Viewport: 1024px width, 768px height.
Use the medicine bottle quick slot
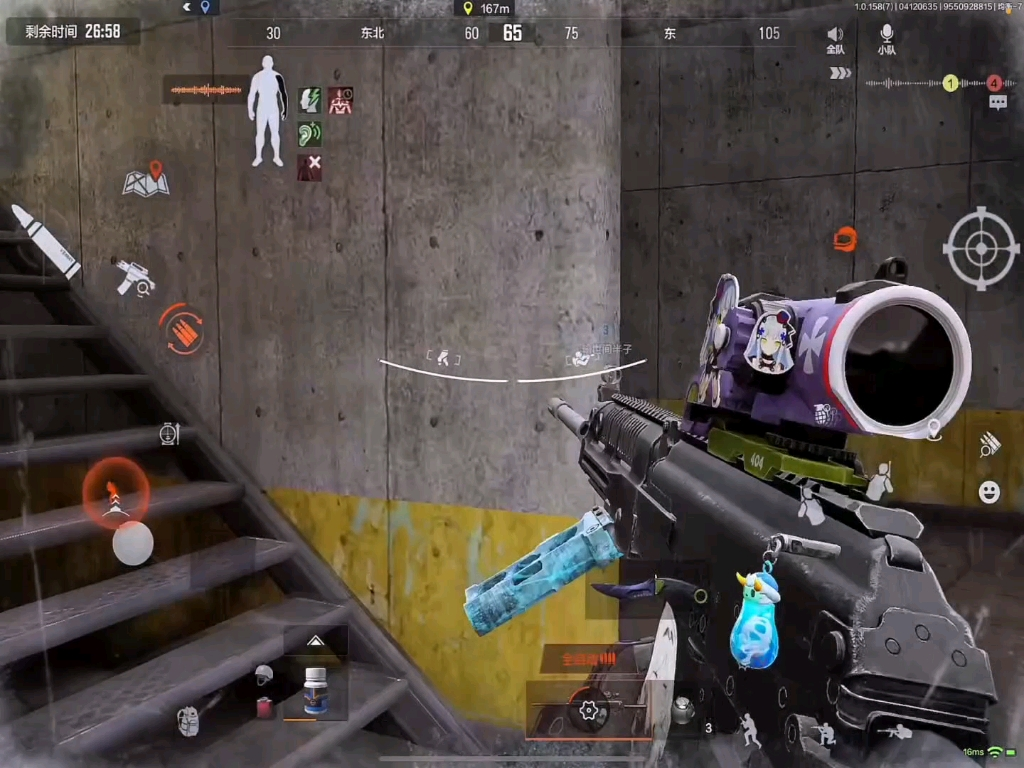click(x=316, y=690)
